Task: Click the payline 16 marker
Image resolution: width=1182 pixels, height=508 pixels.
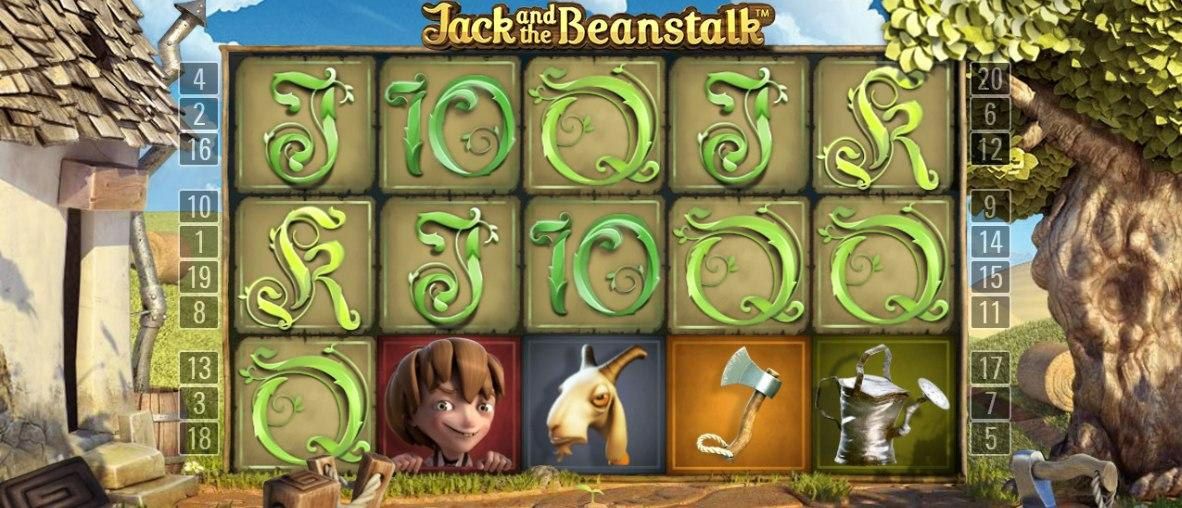Action: click(200, 150)
